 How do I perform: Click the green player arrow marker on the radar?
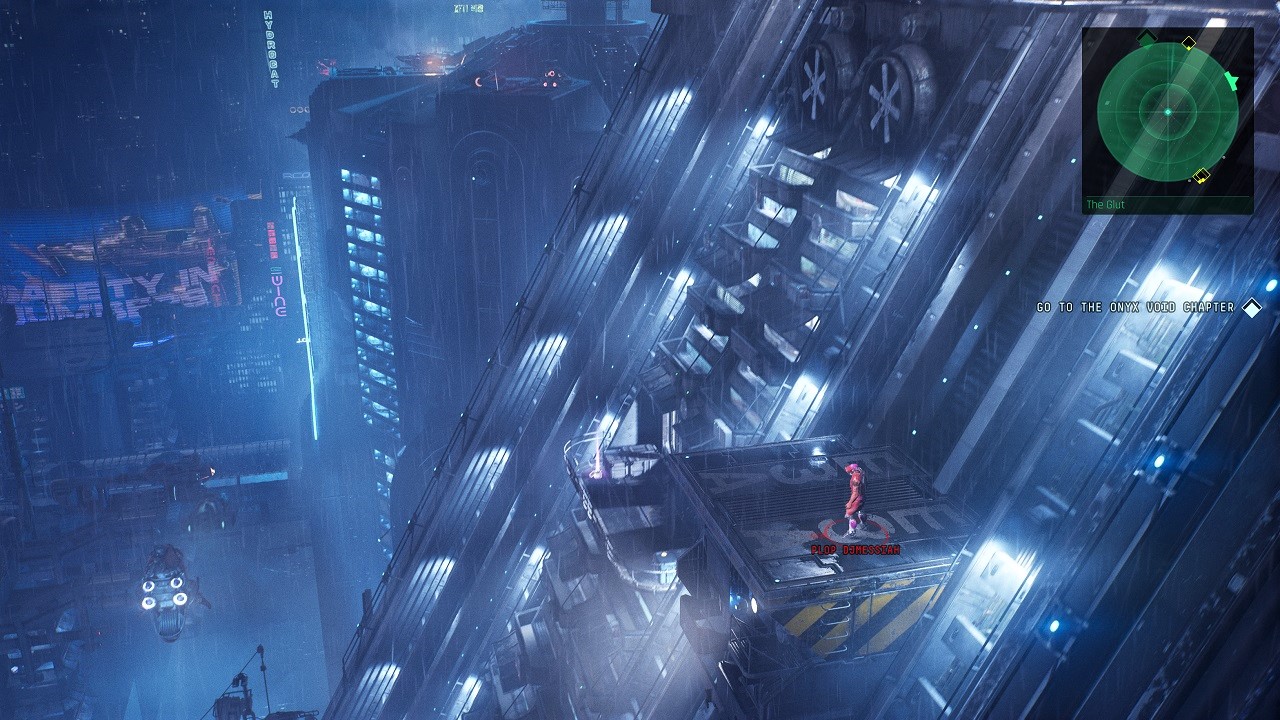1232,80
